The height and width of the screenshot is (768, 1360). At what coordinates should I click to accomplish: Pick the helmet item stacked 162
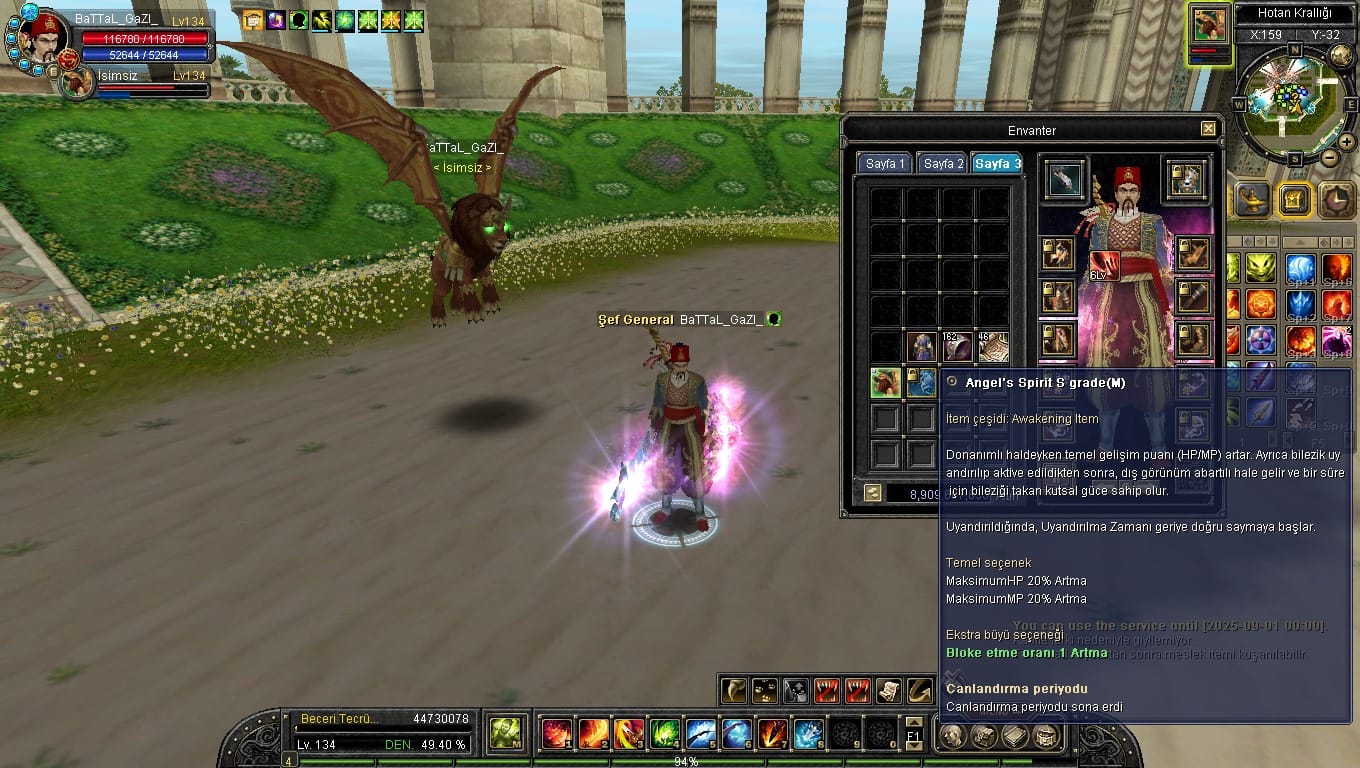pyautogui.click(x=957, y=347)
